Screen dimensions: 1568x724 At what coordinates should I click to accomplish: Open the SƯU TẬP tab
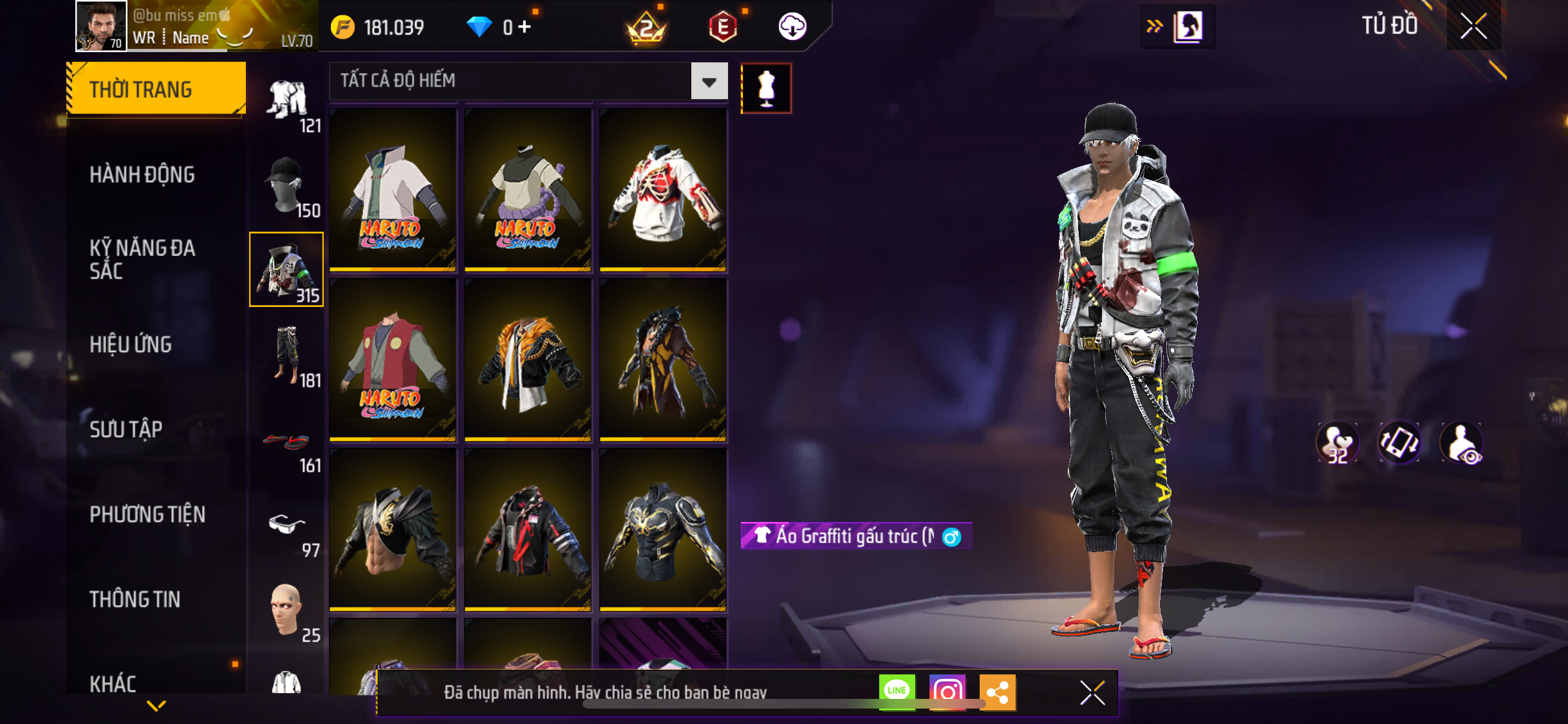[x=126, y=429]
